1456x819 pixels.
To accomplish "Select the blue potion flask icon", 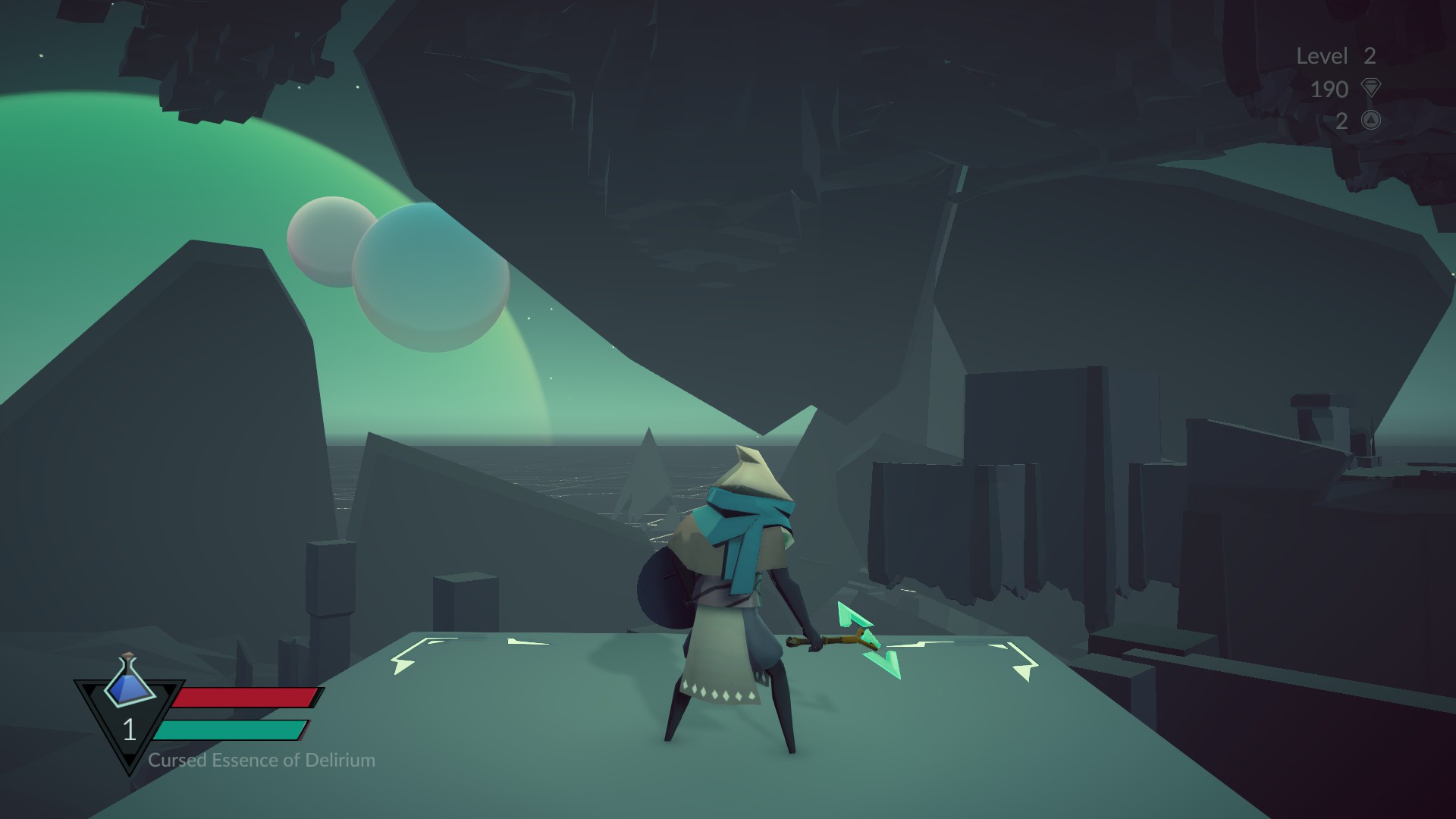I will (130, 679).
